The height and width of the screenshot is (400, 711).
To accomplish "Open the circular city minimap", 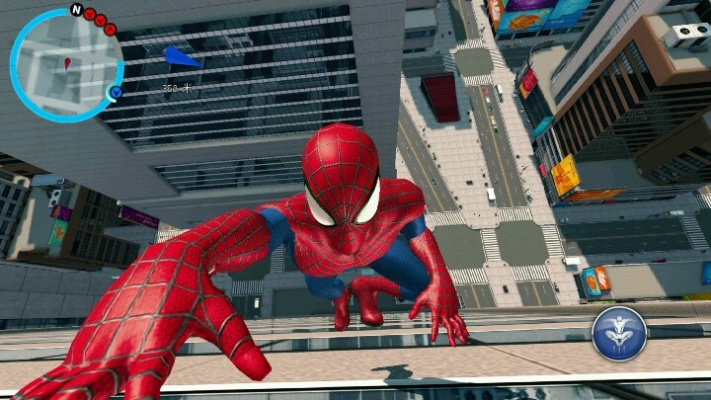I will [x=65, y=65].
